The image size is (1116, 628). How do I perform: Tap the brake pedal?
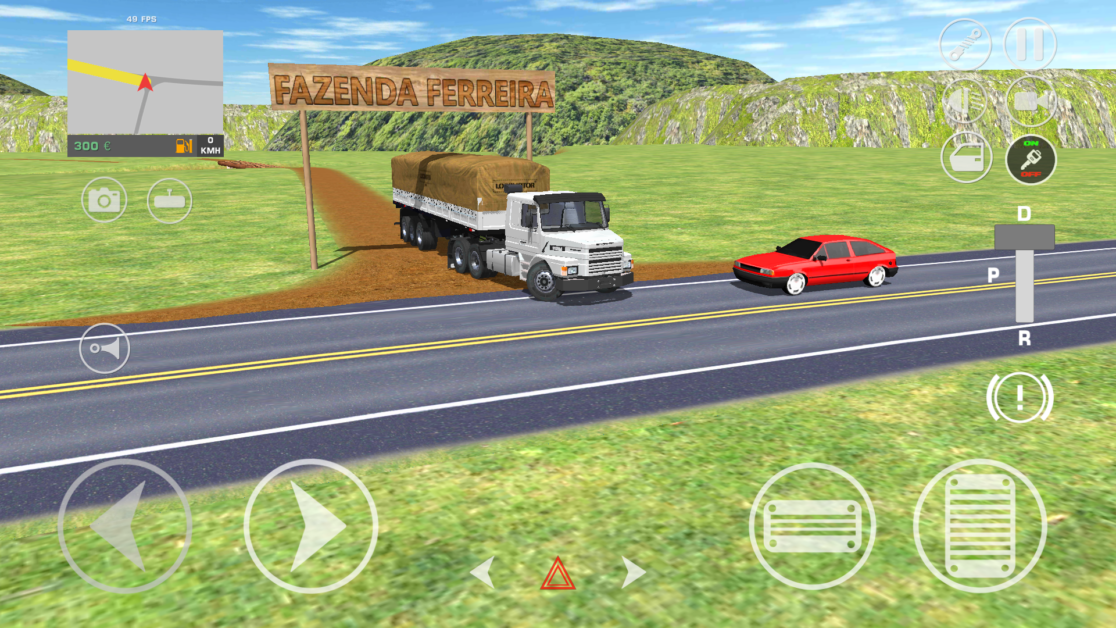812,525
